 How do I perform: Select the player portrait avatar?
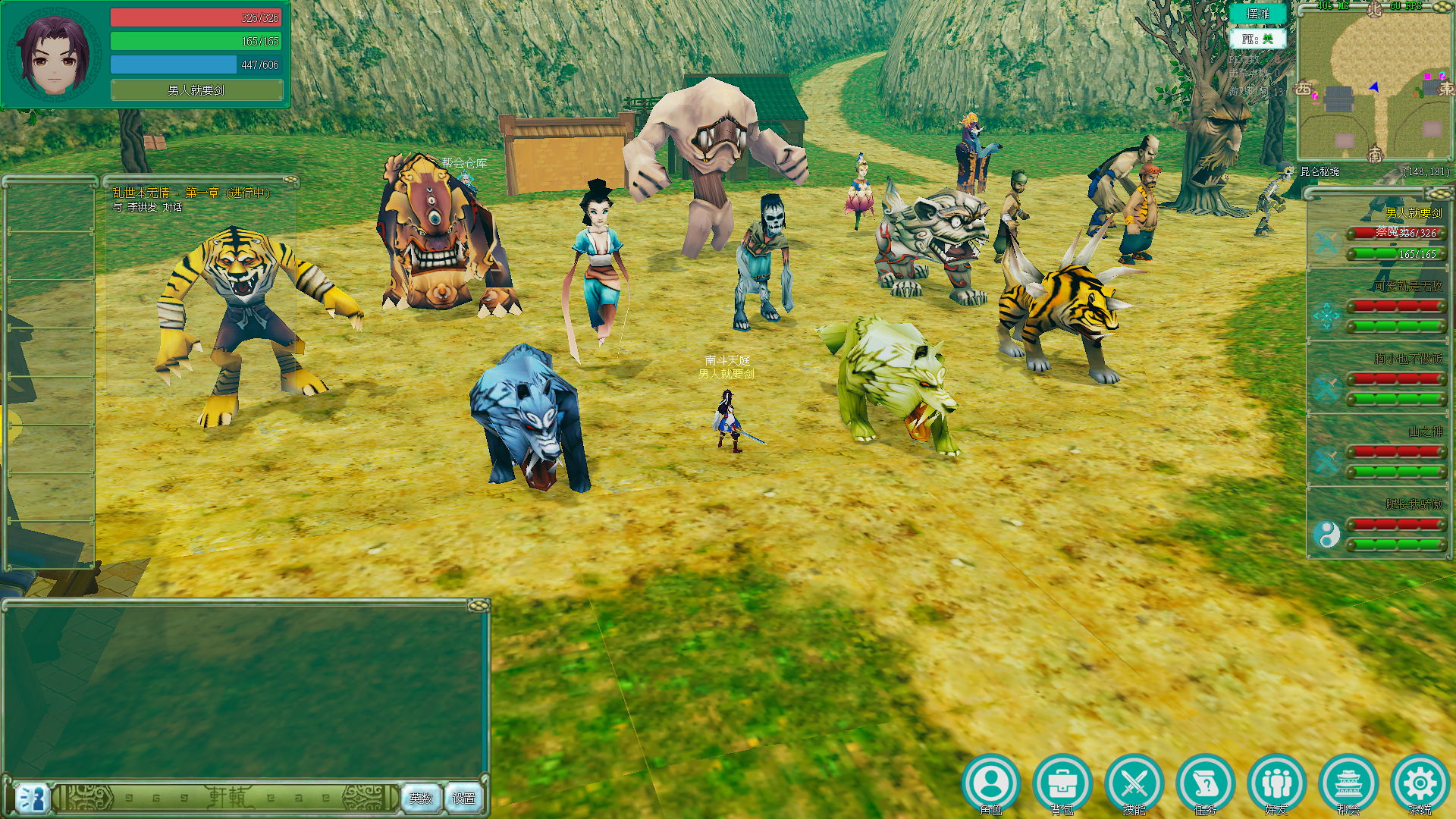pyautogui.click(x=54, y=55)
